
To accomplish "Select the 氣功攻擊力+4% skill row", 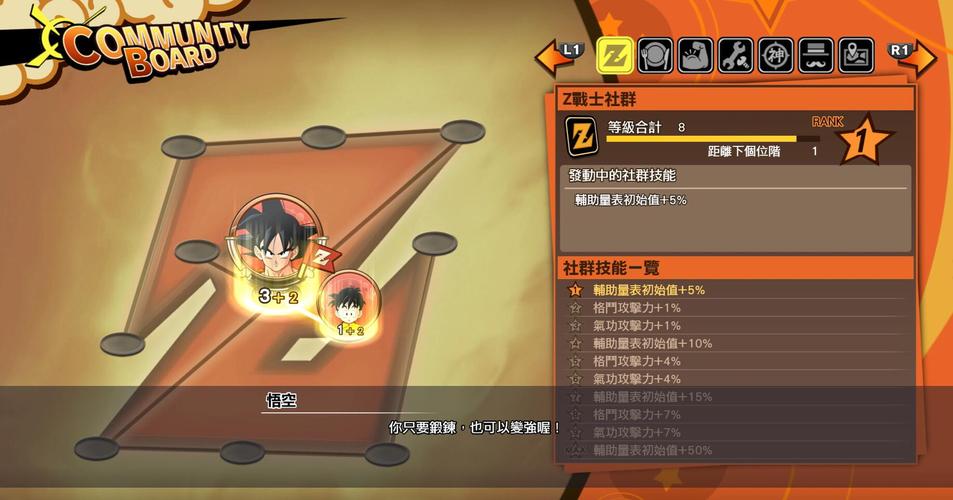I will pyautogui.click(x=737, y=379).
